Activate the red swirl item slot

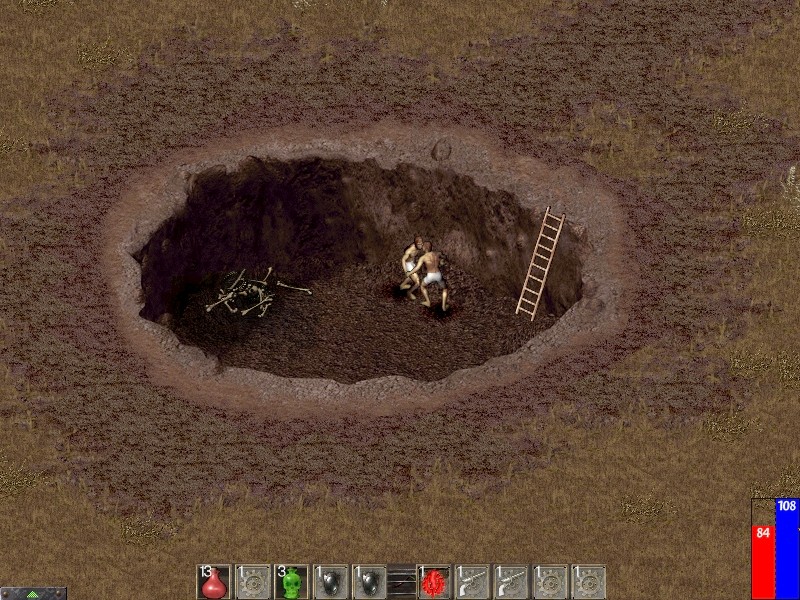[x=434, y=582]
